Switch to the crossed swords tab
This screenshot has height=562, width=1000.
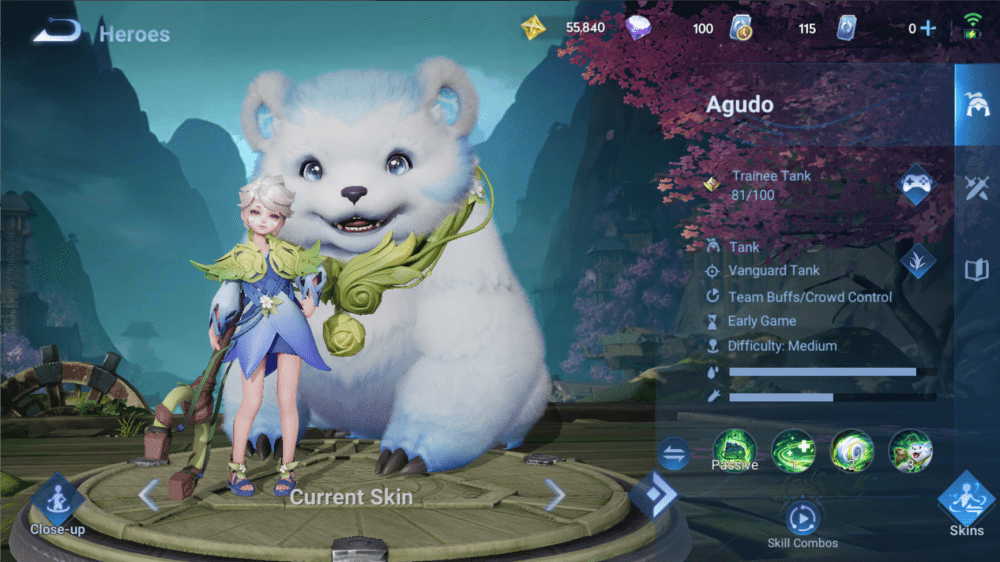[x=975, y=187]
